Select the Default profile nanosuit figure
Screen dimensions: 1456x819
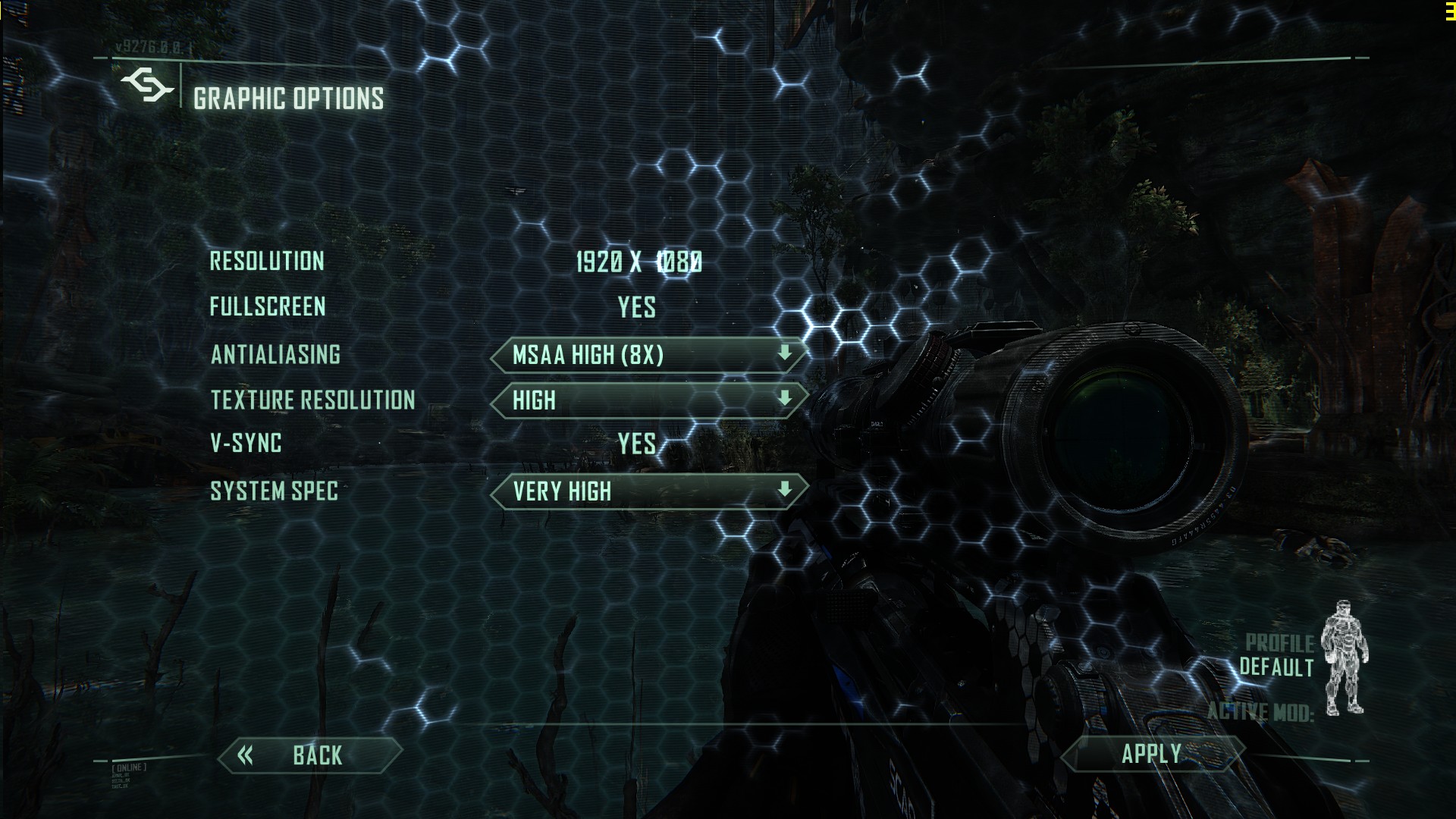click(1345, 667)
